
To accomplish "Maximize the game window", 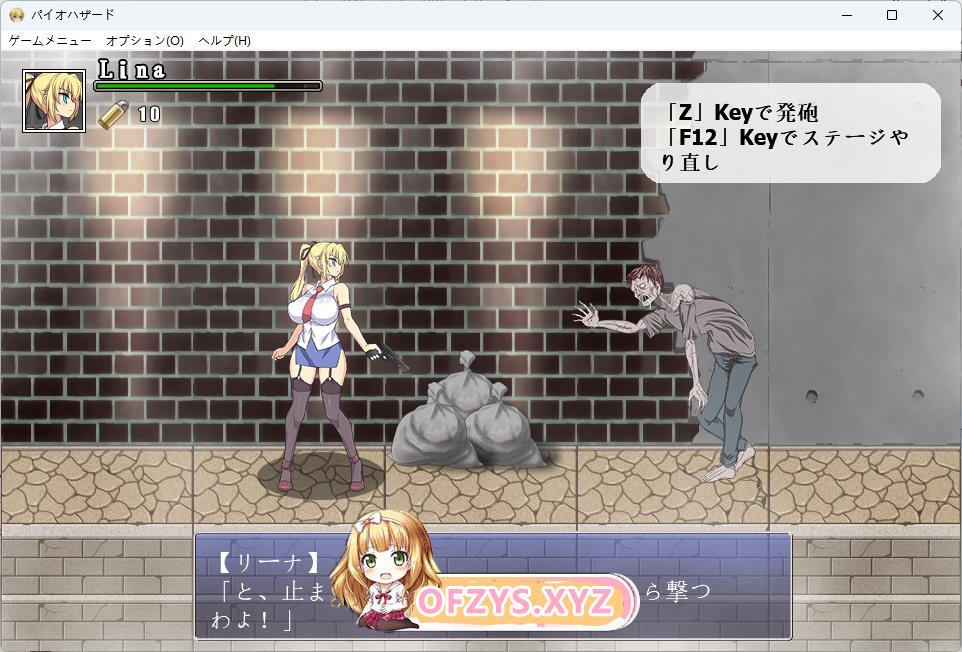I will click(892, 15).
